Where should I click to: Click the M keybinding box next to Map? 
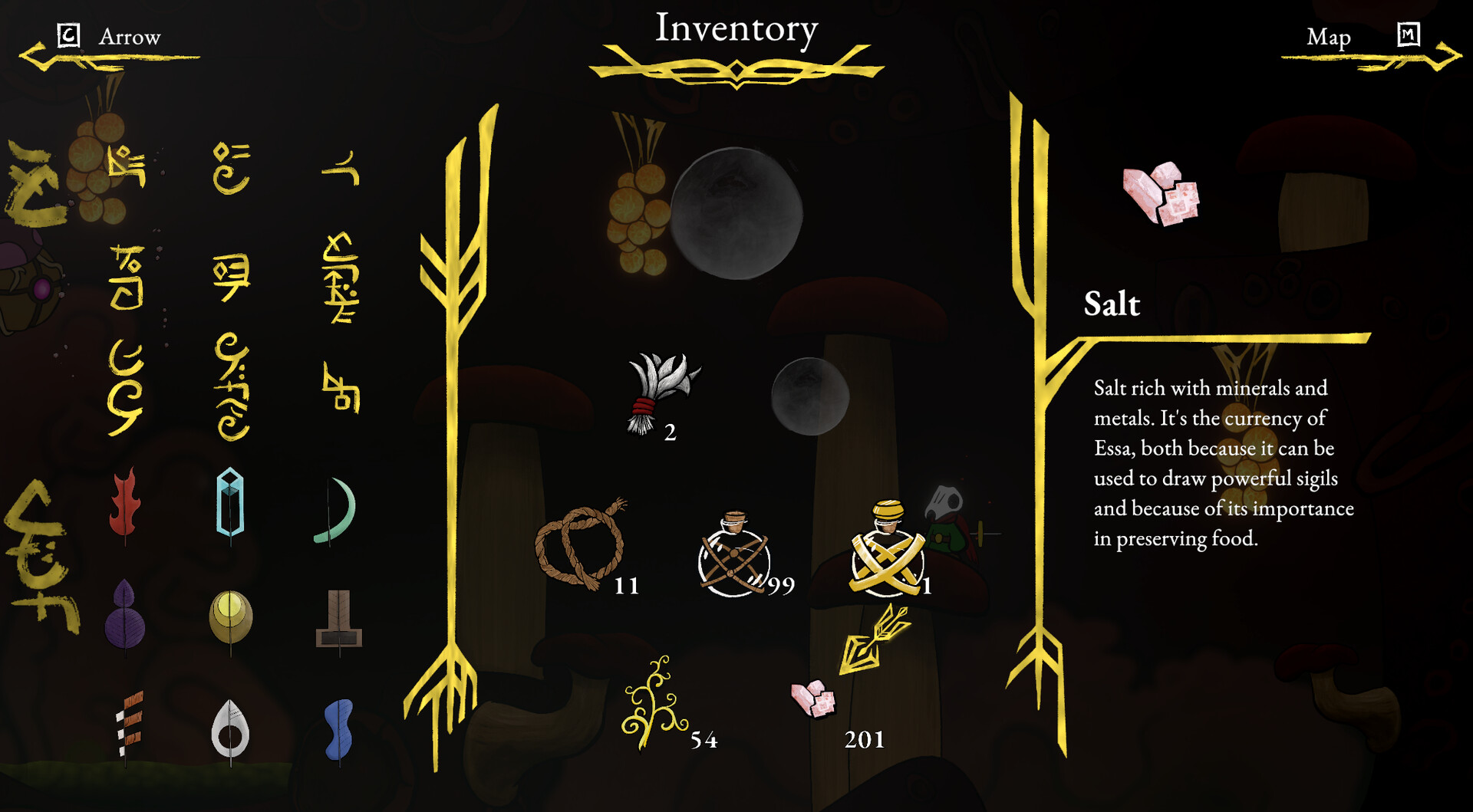(x=1408, y=35)
